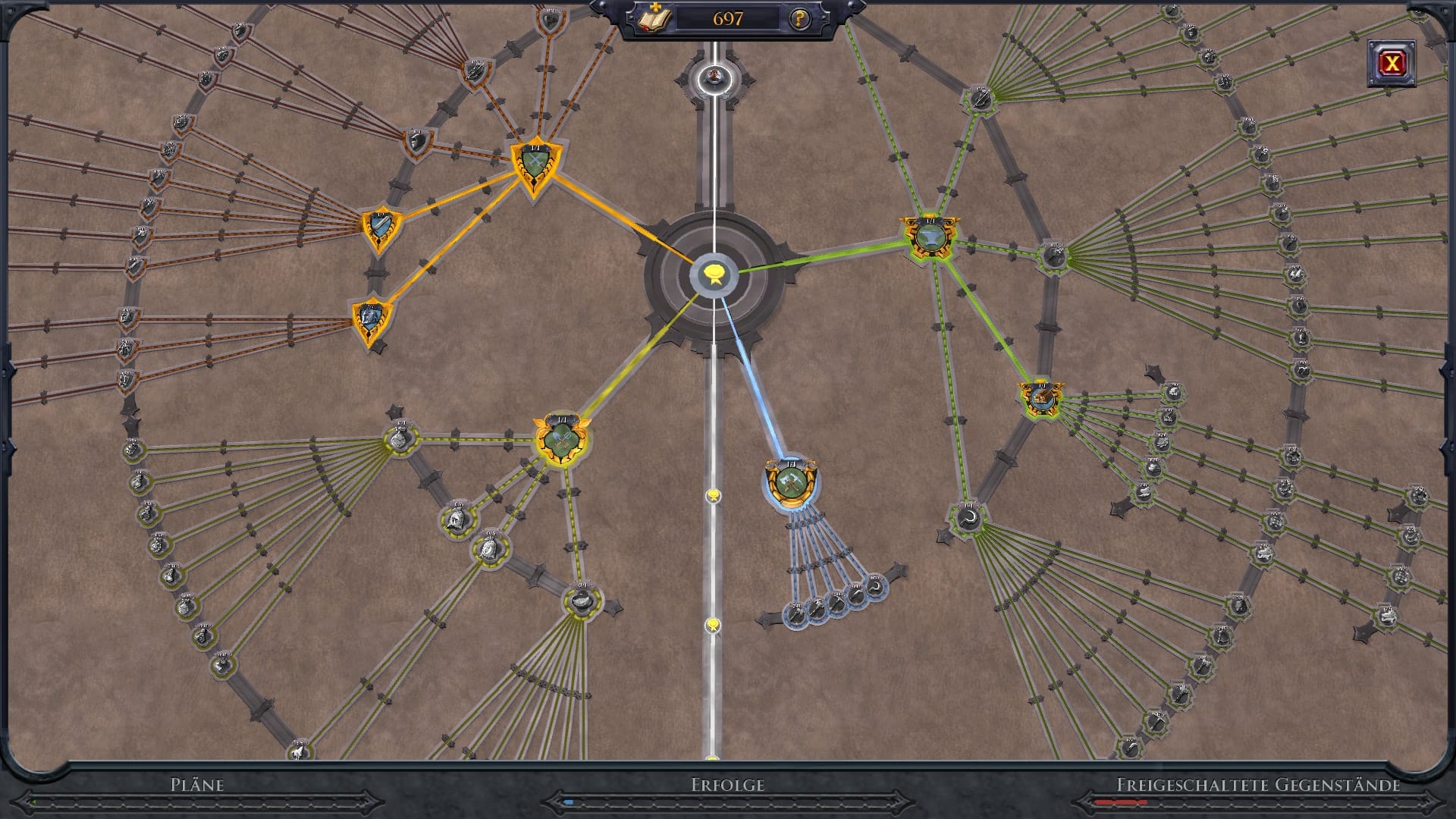Select the orange crossed-swords shield node
The width and height of the screenshot is (1456, 819).
534,165
